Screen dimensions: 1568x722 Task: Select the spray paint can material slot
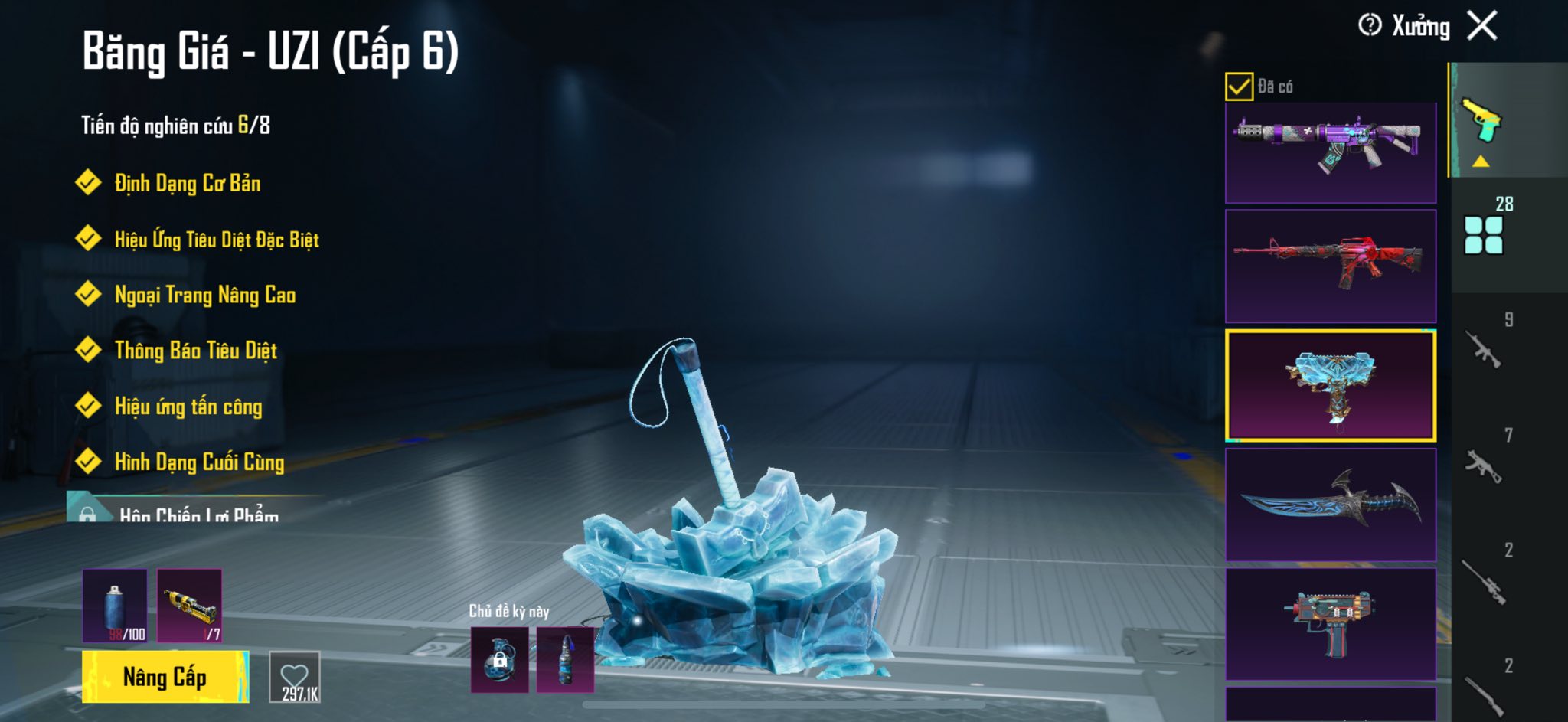click(x=115, y=606)
